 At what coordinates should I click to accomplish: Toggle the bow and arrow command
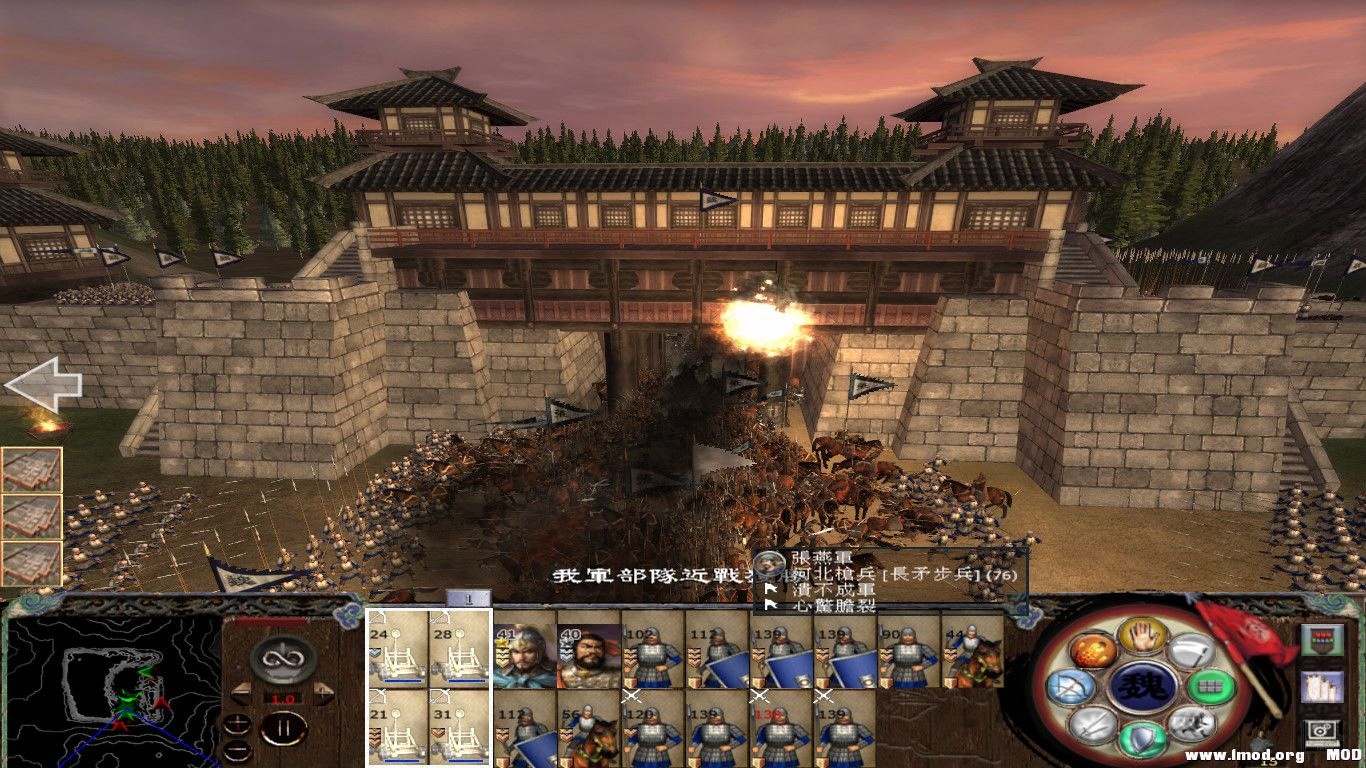(1069, 687)
